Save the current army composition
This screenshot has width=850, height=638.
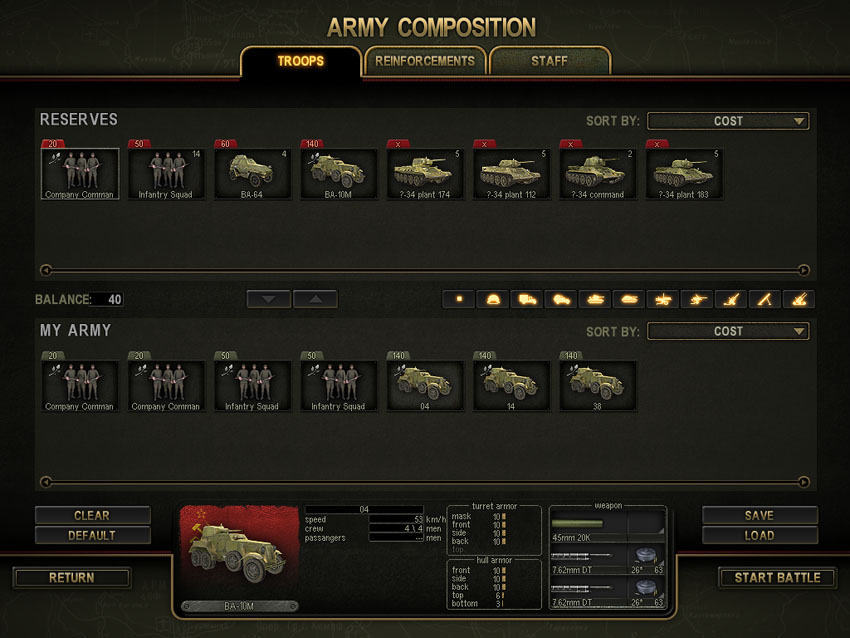coord(759,516)
